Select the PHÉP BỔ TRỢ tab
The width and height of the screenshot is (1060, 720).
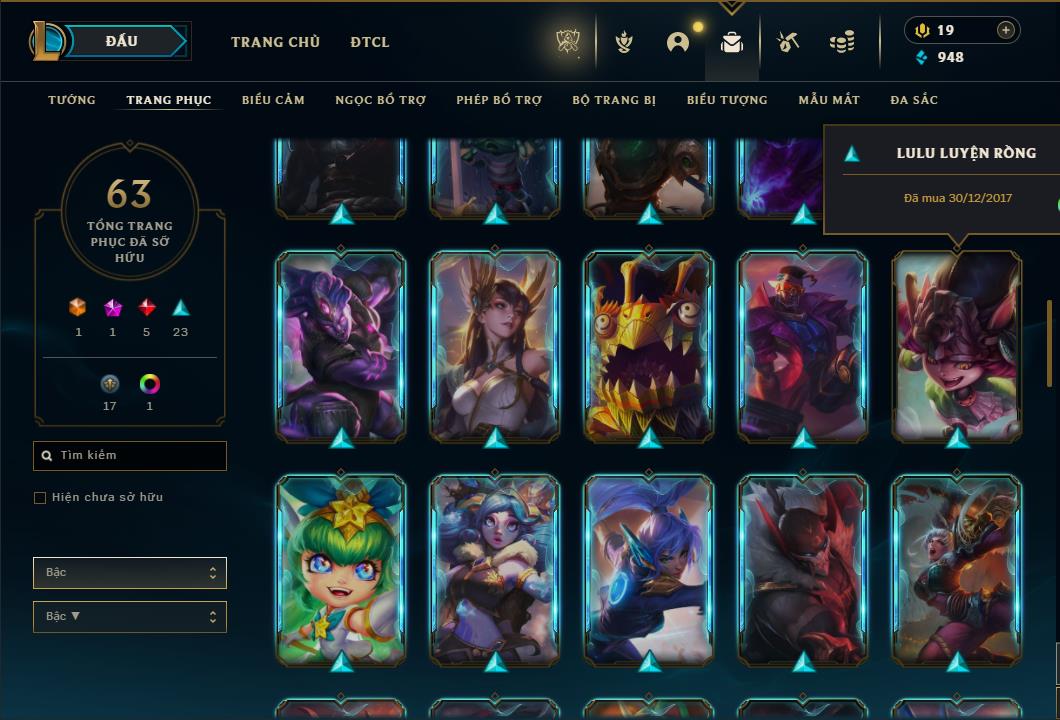click(499, 100)
